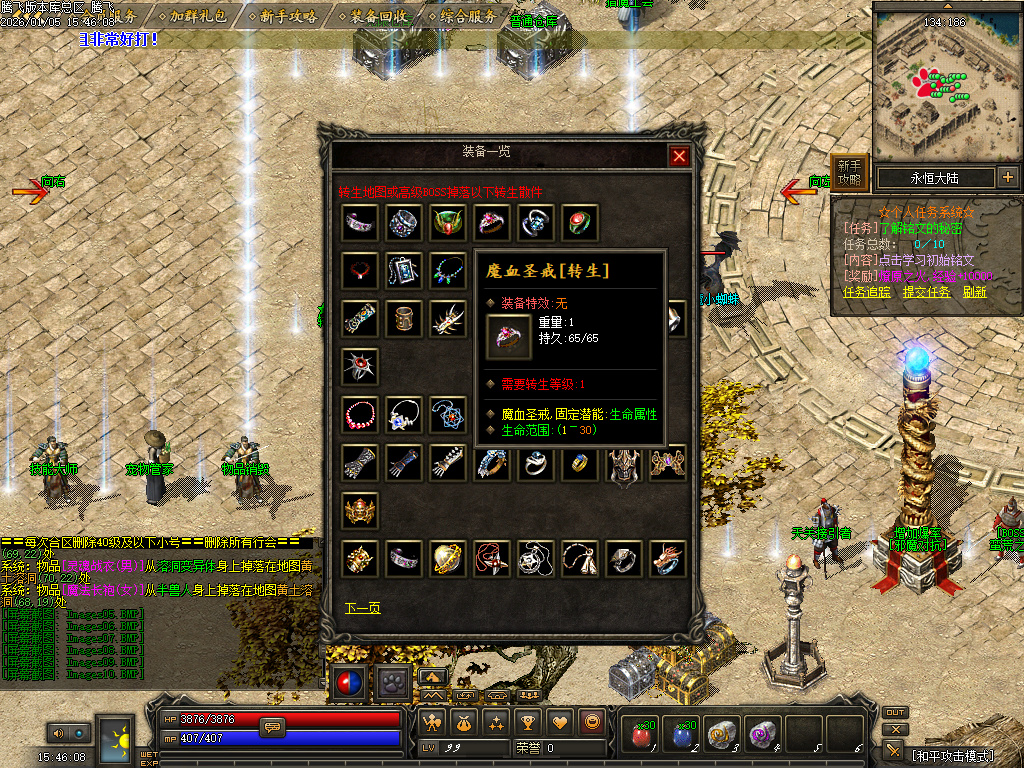Screen dimensions: 1024x768
Task: Use the red potion in hotbar slot 1
Action: [640, 735]
